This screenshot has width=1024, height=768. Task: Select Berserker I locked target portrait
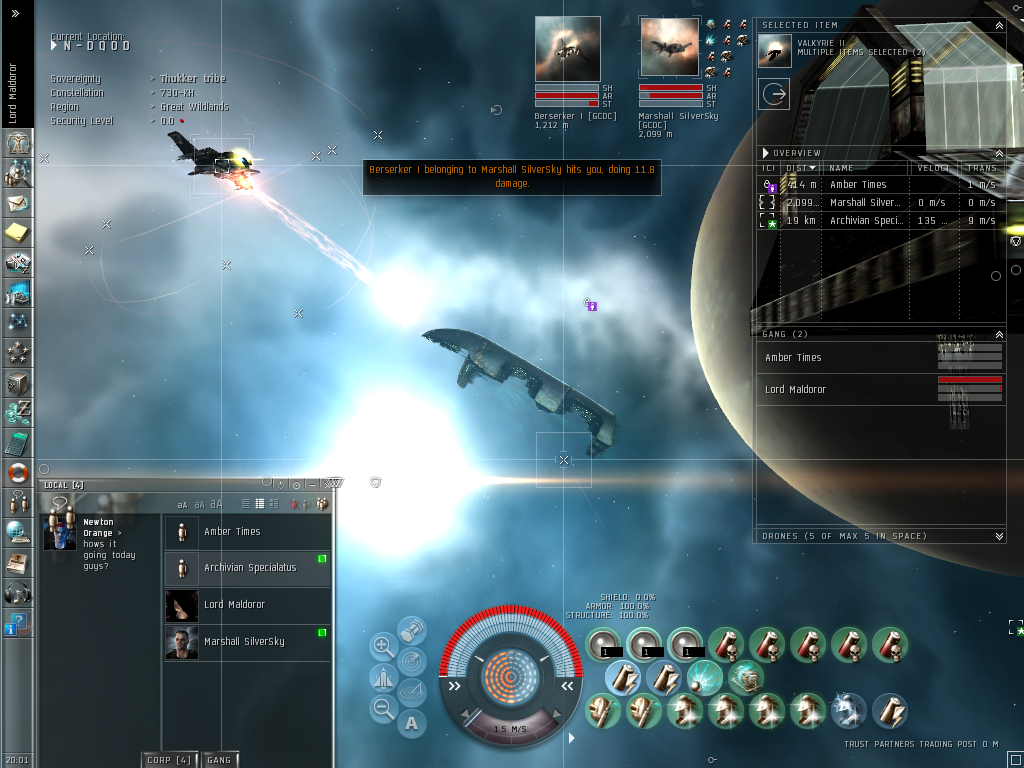567,49
